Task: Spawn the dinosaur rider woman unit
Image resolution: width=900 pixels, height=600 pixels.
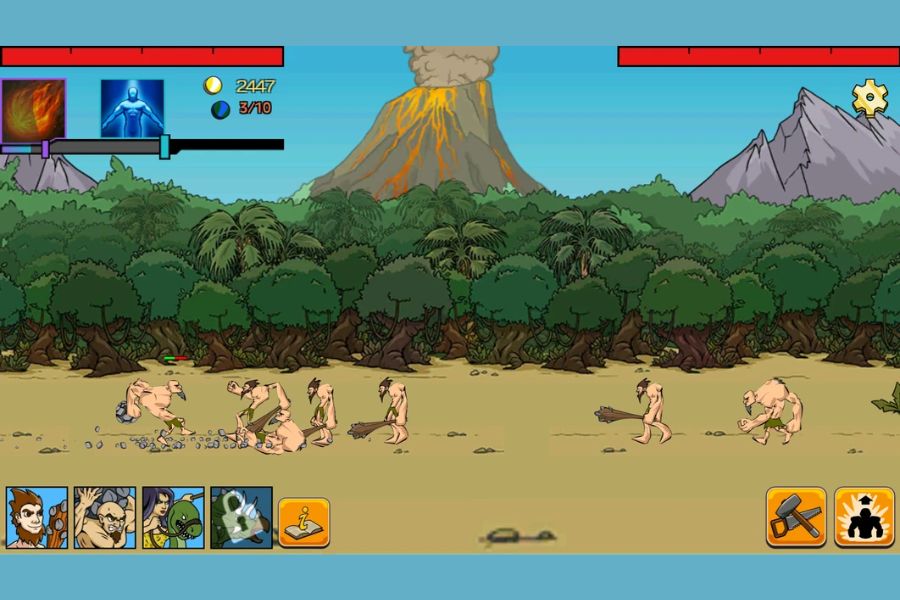Action: 173,517
